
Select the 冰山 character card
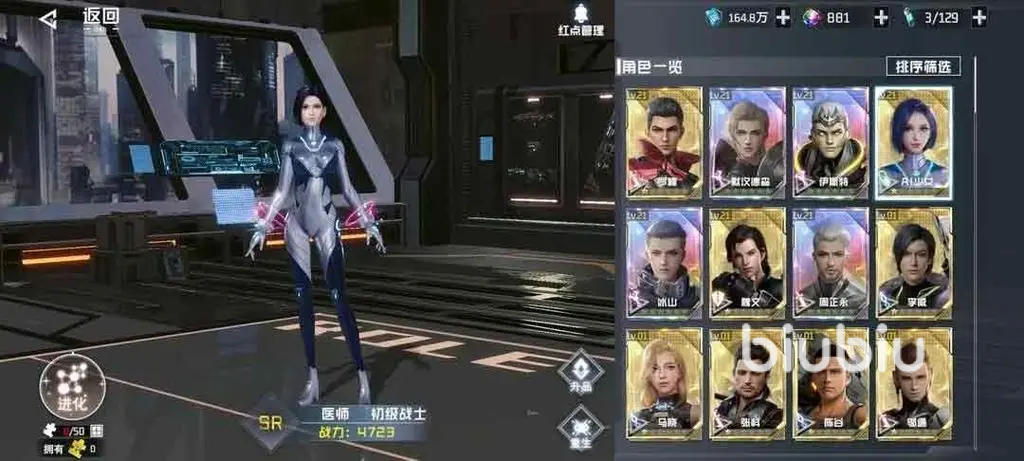[664, 262]
